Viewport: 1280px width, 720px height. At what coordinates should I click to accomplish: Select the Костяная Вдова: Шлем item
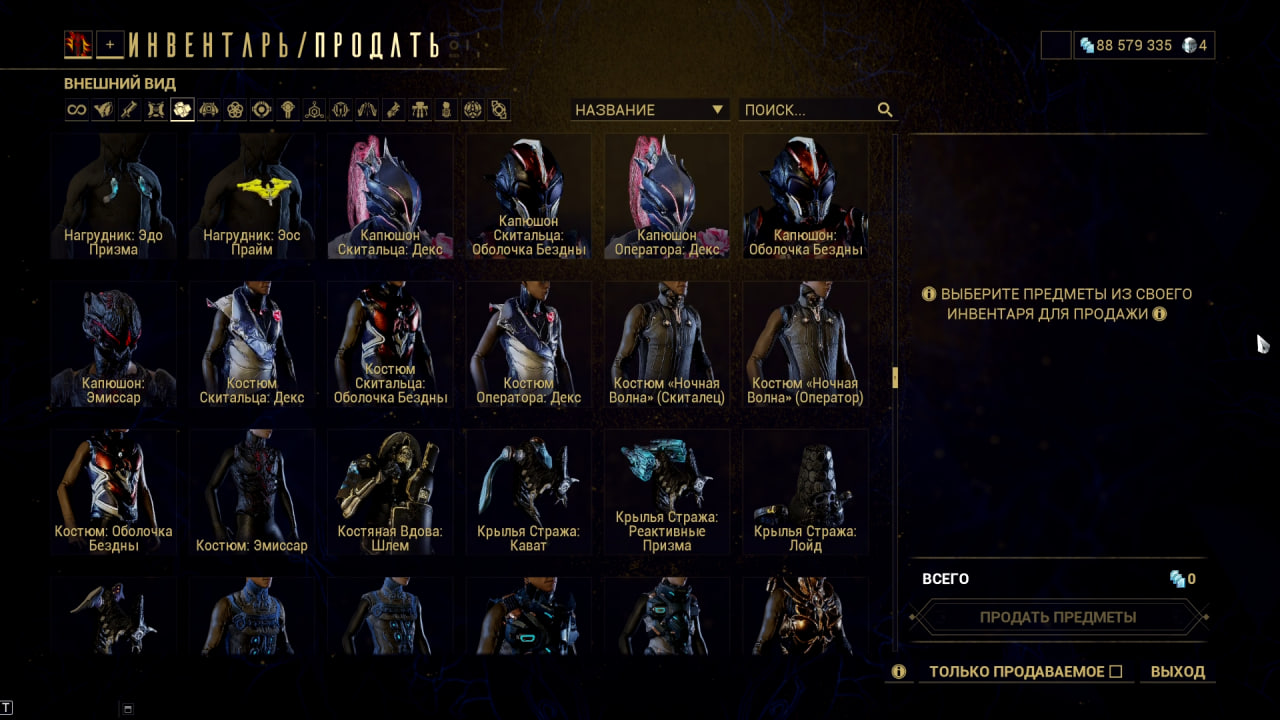point(390,492)
